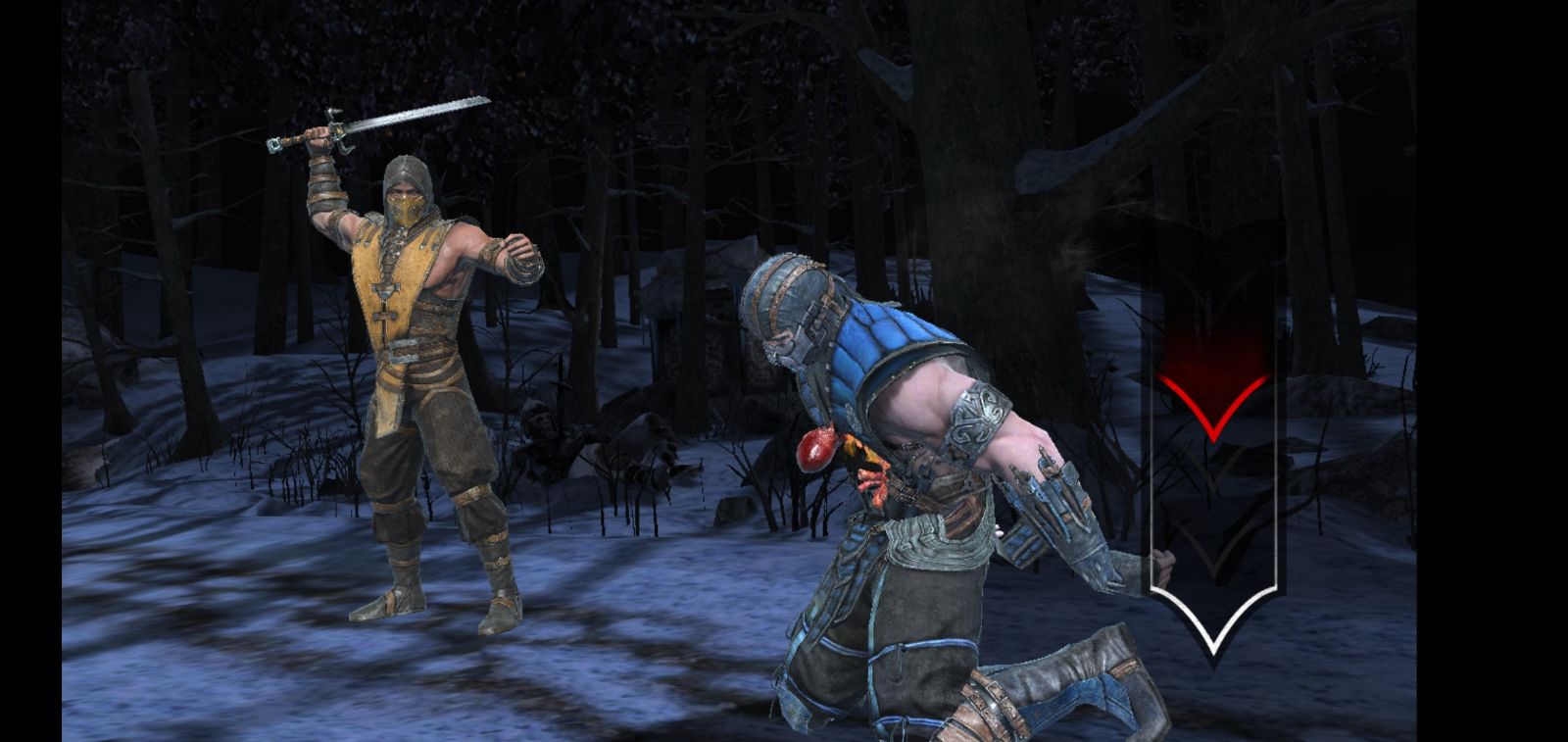
Task: Tap the red downward arrow prompt
Action: (1212, 403)
